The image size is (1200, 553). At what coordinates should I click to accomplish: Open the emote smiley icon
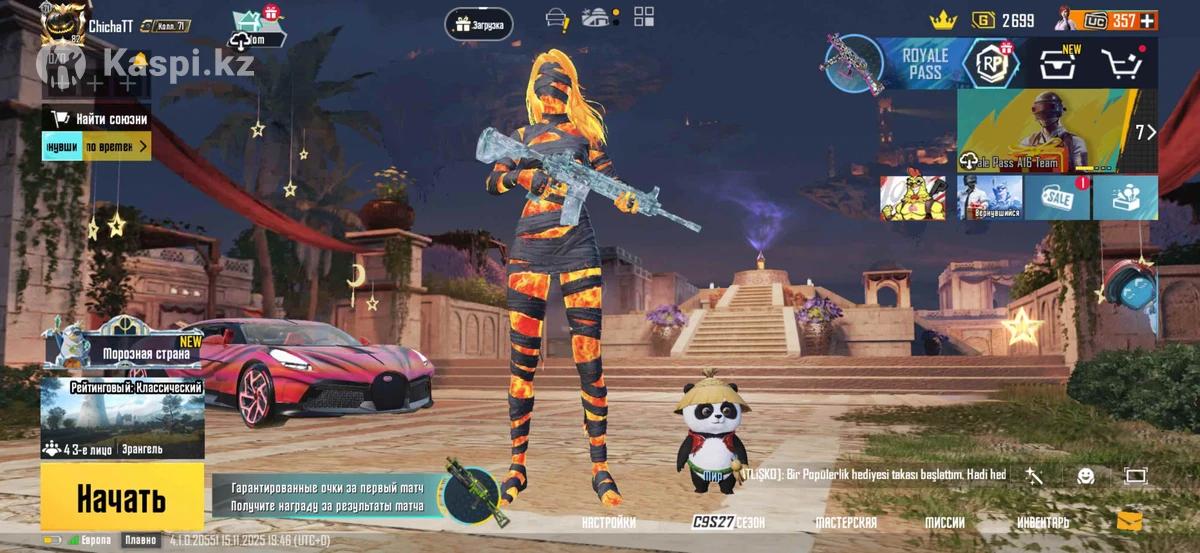coord(1085,476)
